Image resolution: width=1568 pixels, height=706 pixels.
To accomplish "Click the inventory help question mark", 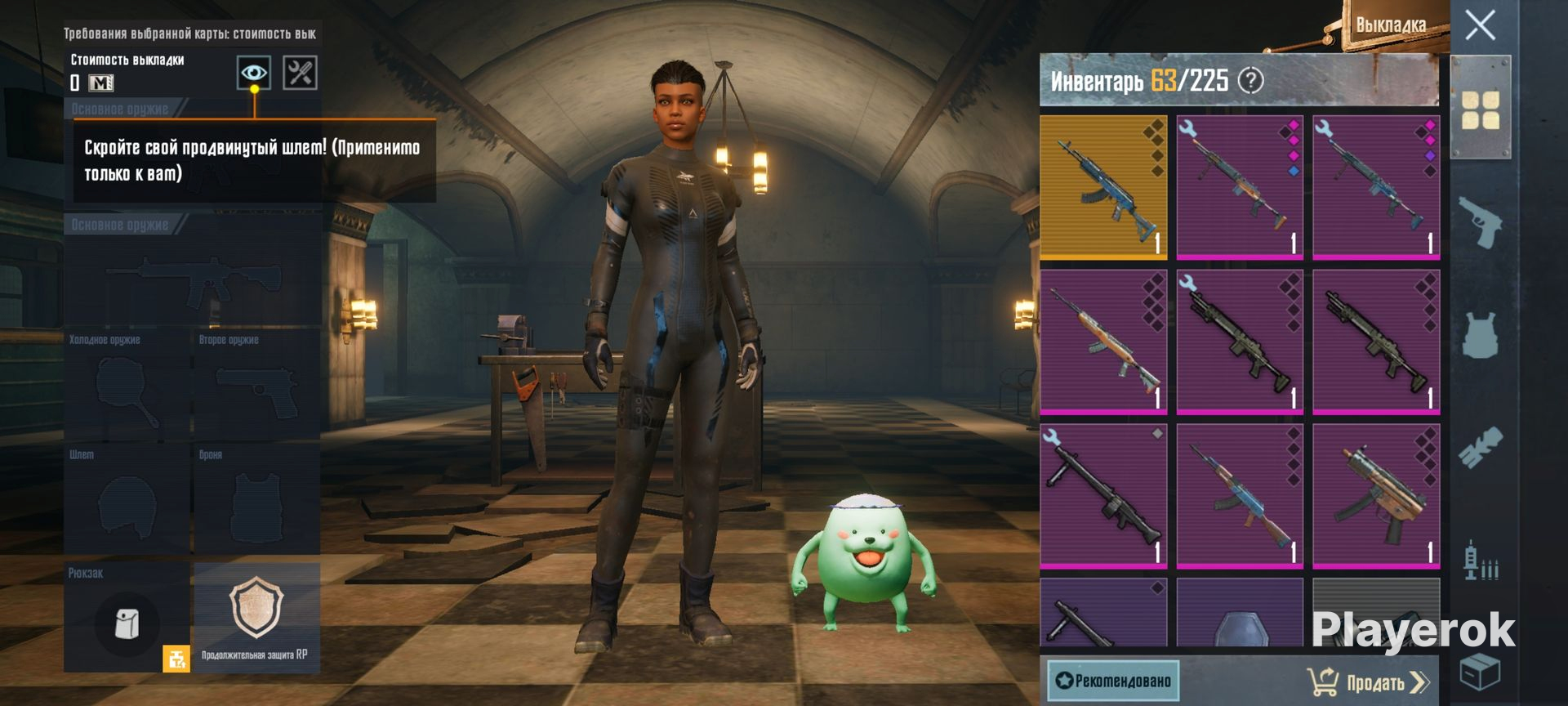I will click(1250, 80).
